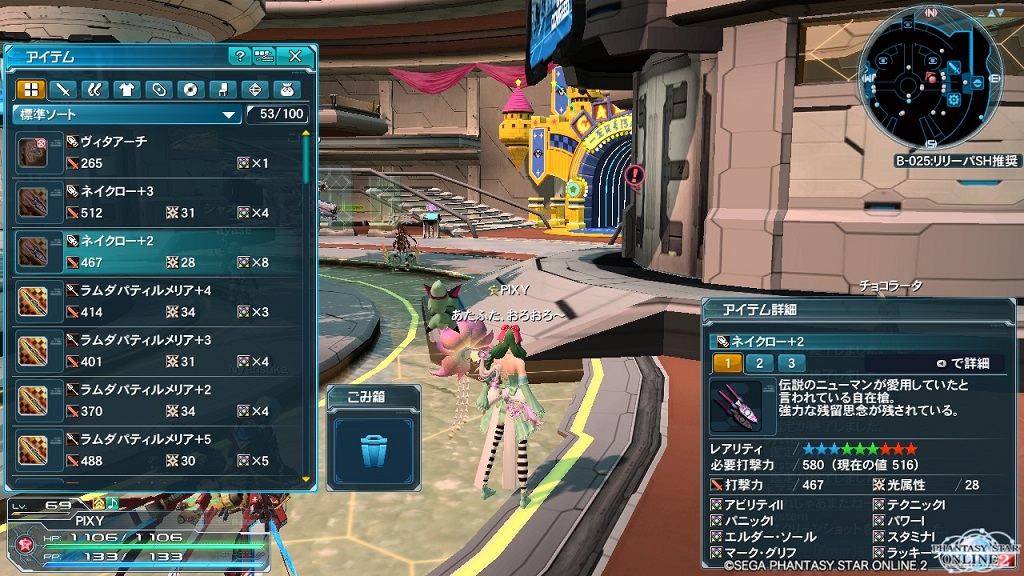This screenshot has width=1024, height=576.
Task: Select the all-items grid tab
Action: pos(30,89)
